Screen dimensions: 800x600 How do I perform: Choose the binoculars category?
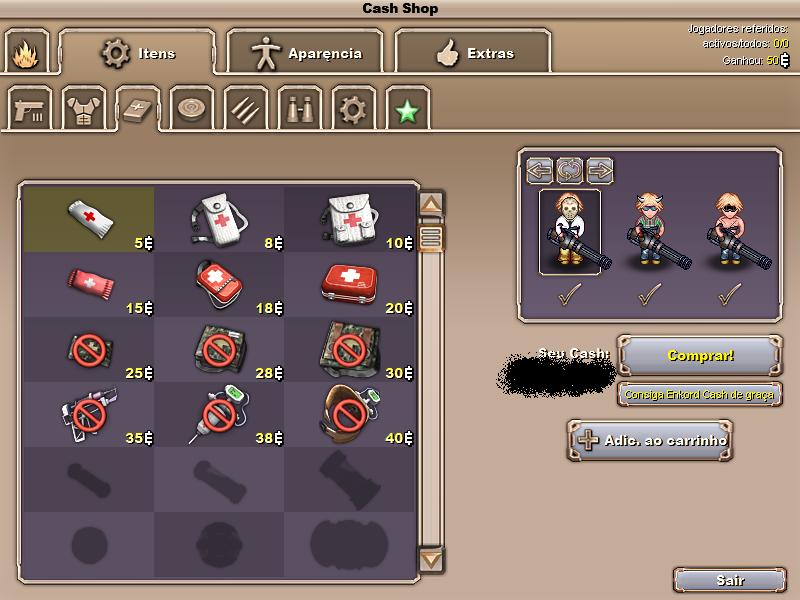pos(299,108)
